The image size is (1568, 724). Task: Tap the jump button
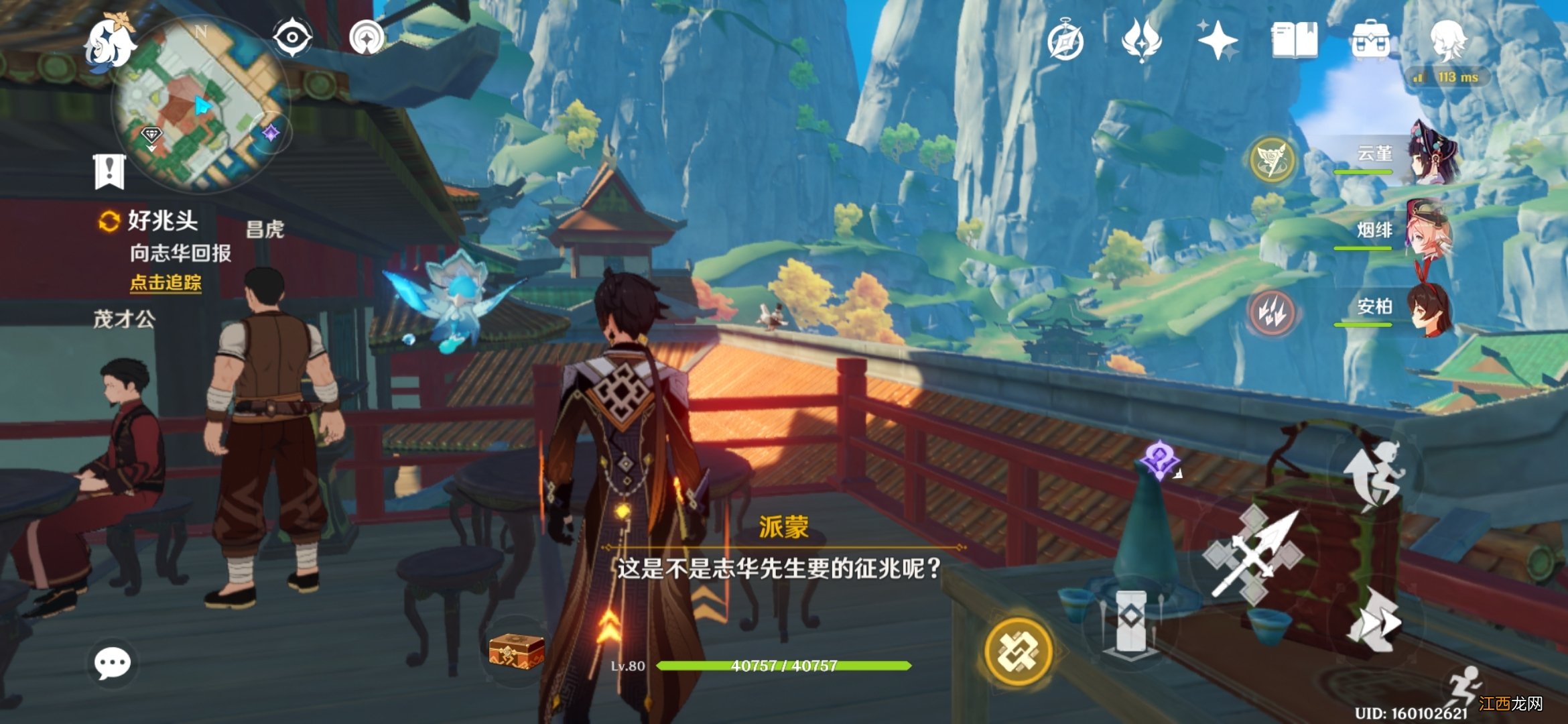point(1375,473)
